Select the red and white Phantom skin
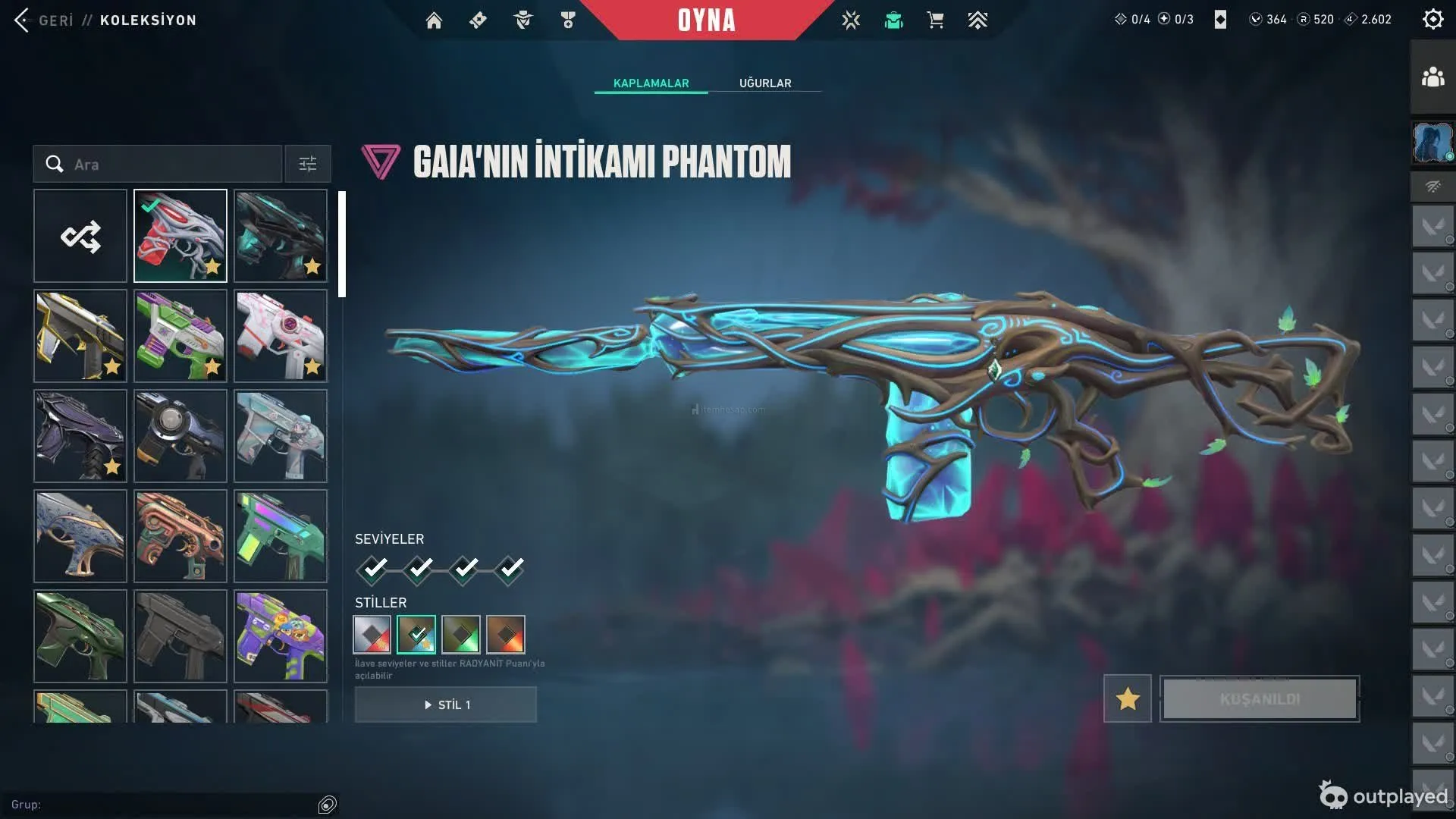The width and height of the screenshot is (1456, 819). (180, 236)
